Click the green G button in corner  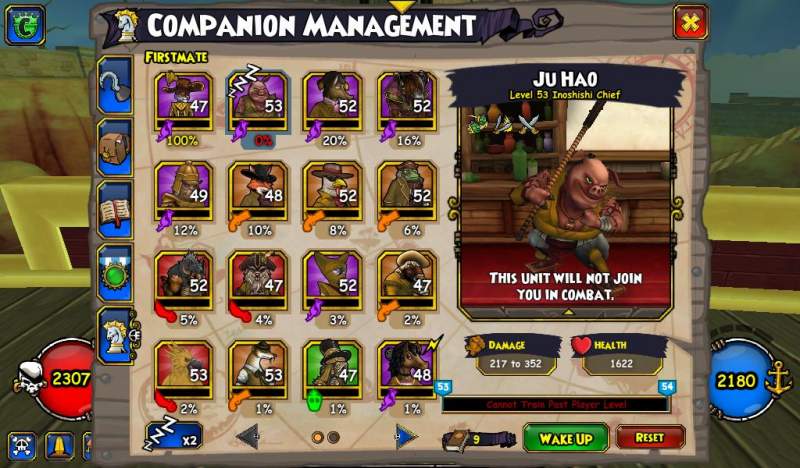[21, 25]
